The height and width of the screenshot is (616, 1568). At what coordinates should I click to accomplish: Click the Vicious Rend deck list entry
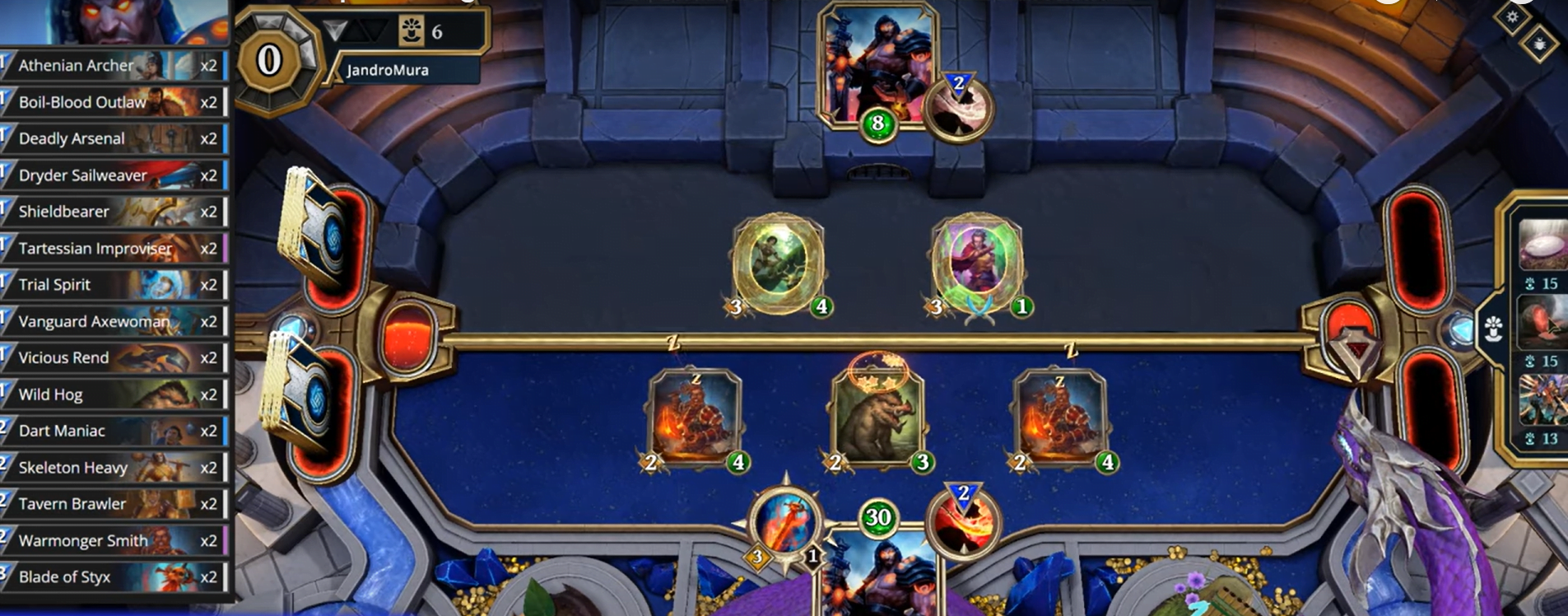click(x=114, y=357)
